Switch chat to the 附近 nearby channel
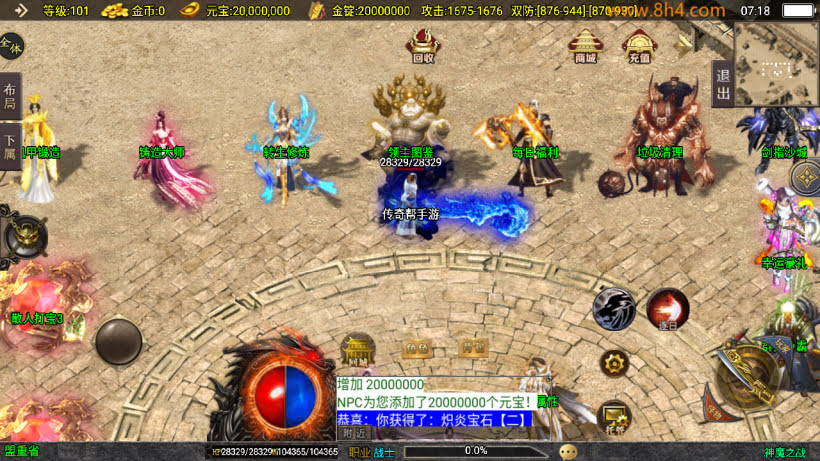 [353, 433]
